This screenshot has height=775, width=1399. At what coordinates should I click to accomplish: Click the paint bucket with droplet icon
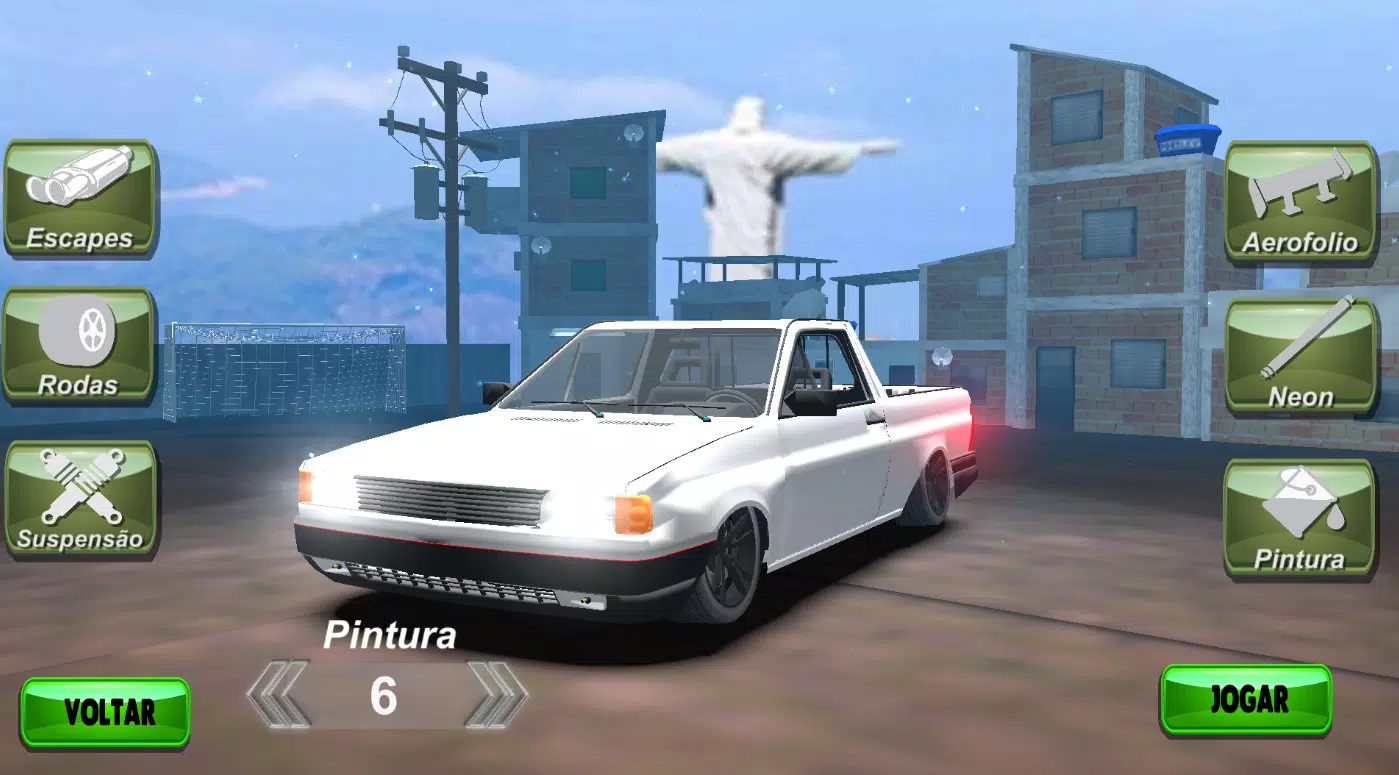(1300, 498)
